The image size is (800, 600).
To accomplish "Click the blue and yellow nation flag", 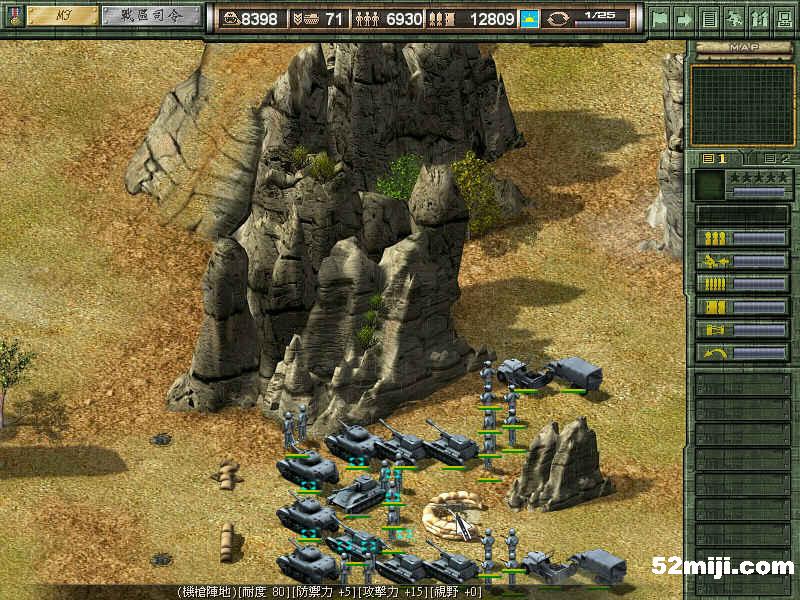I will point(529,18).
